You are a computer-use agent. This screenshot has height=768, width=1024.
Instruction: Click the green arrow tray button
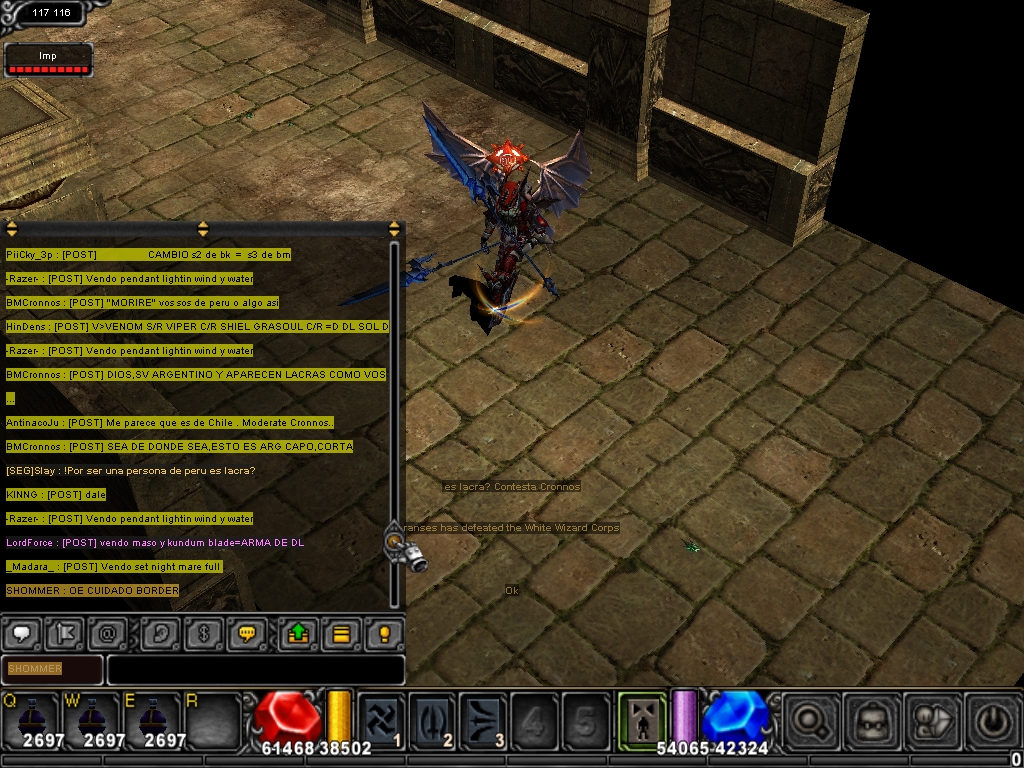click(x=298, y=633)
